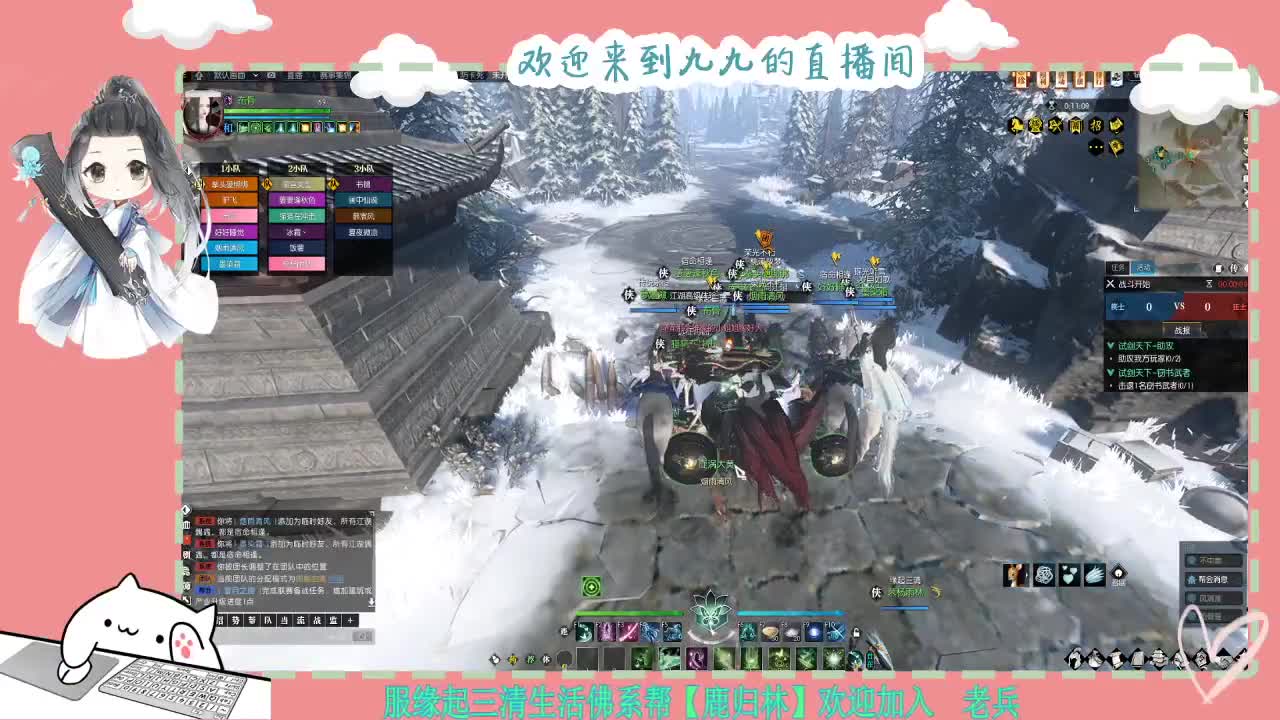Click the heart-shaped buff icon bottom right
1280x720 pixels.
pos(1069,574)
